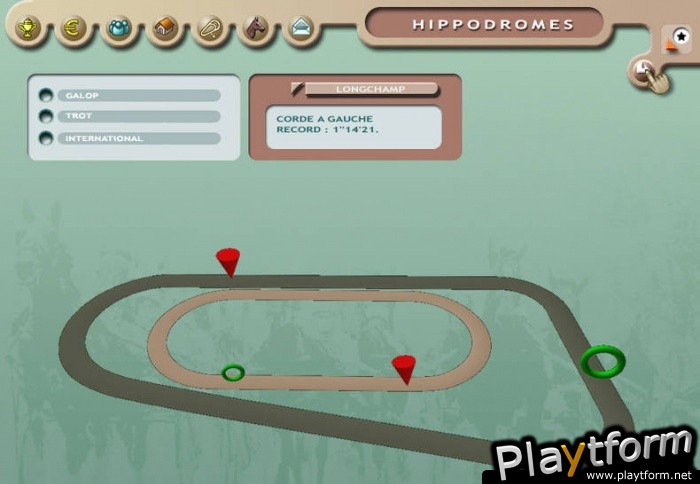Click the round clock button

[x=642, y=71]
